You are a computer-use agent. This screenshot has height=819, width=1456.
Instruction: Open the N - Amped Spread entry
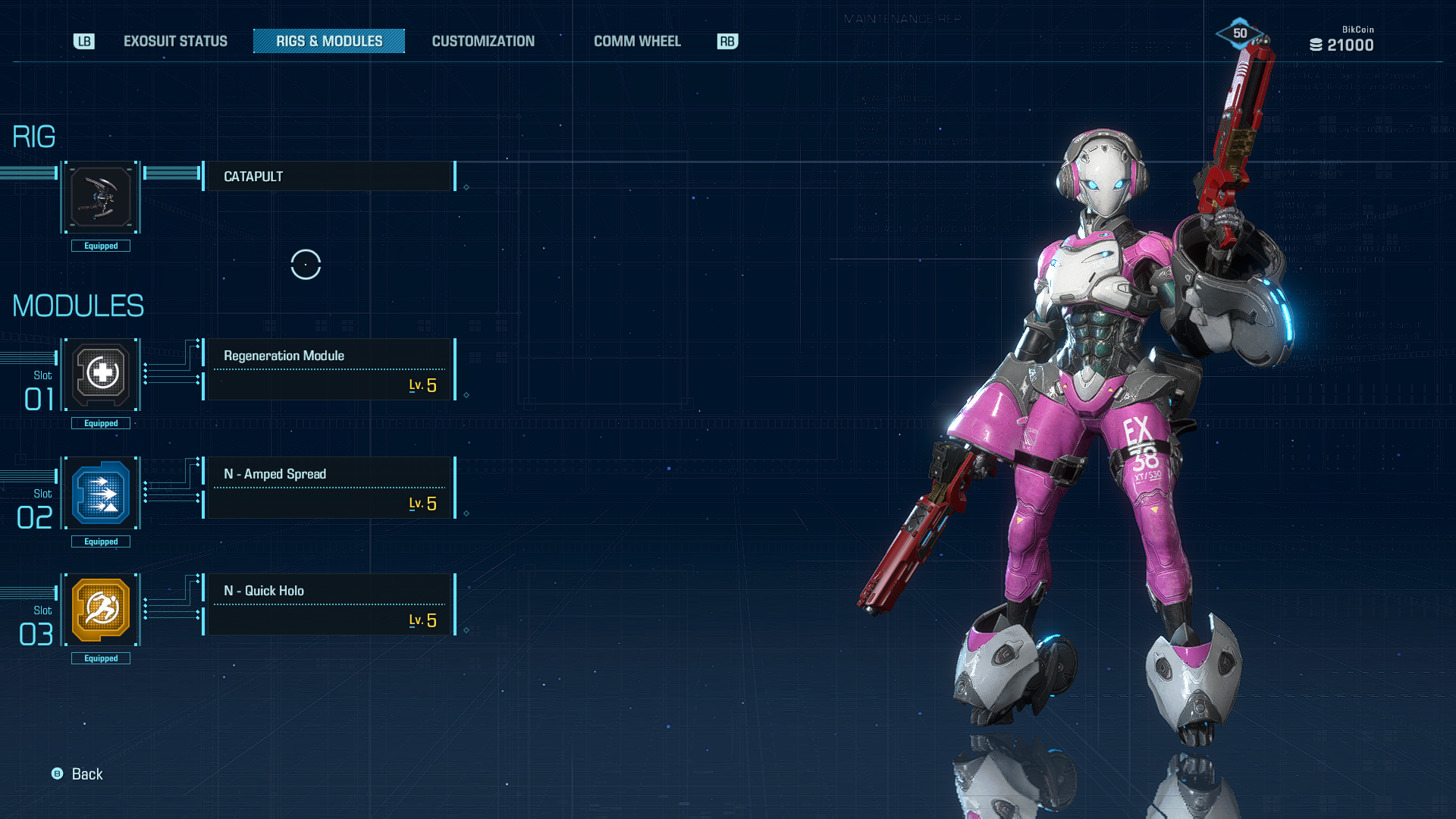pyautogui.click(x=329, y=488)
